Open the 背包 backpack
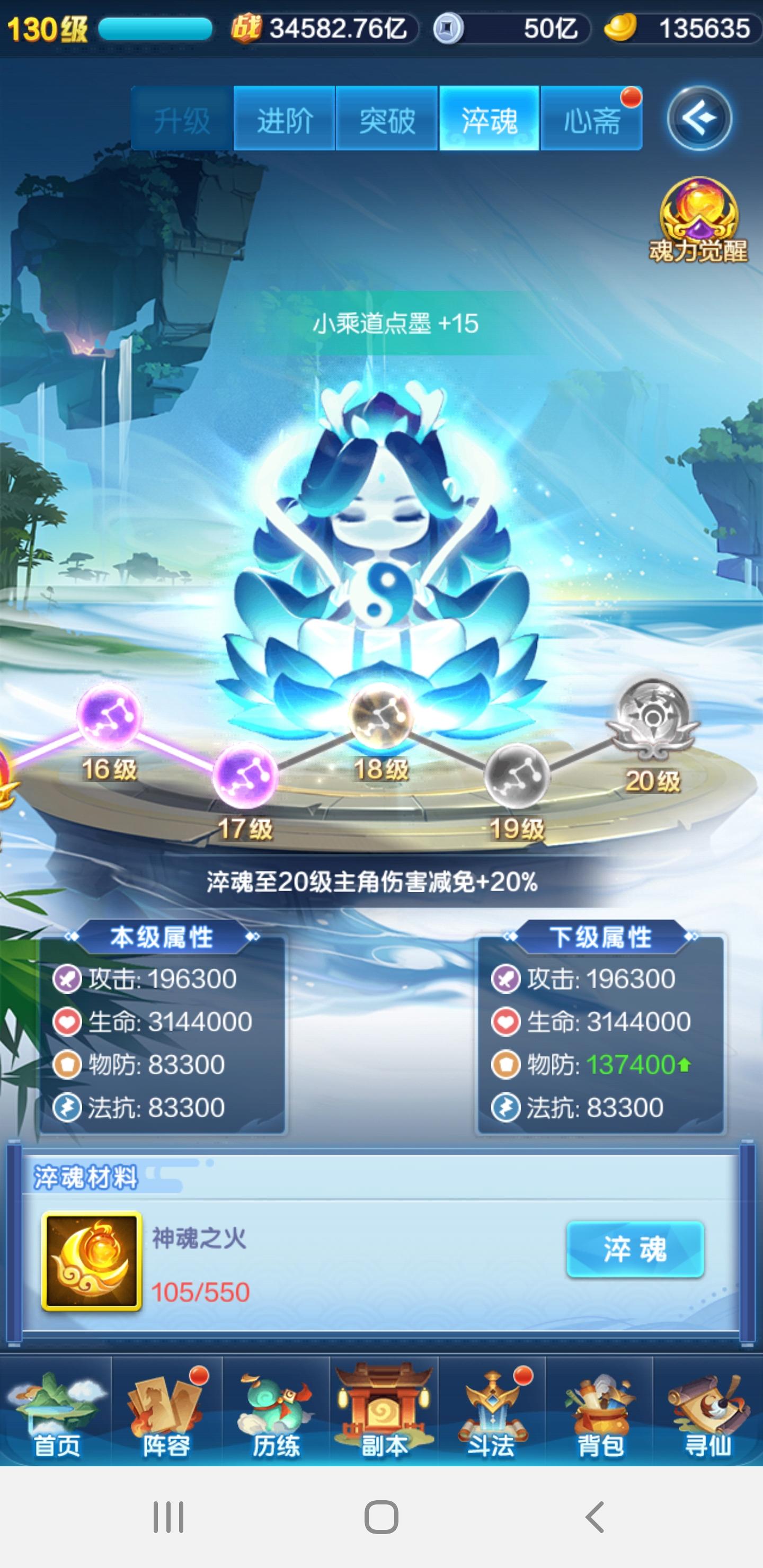This screenshot has height=1568, width=763. [x=599, y=1412]
